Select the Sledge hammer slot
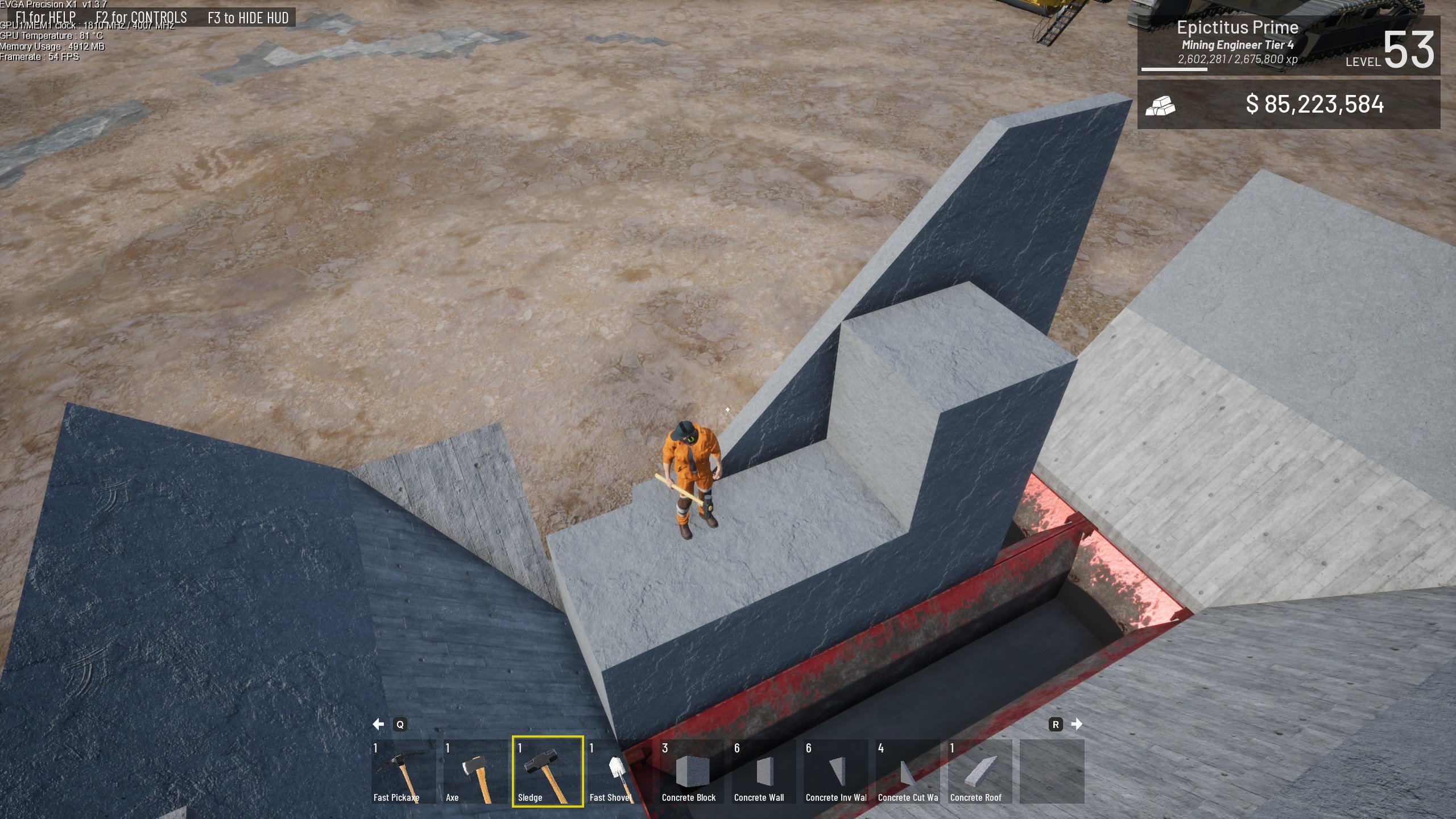Image resolution: width=1456 pixels, height=819 pixels. [x=547, y=771]
